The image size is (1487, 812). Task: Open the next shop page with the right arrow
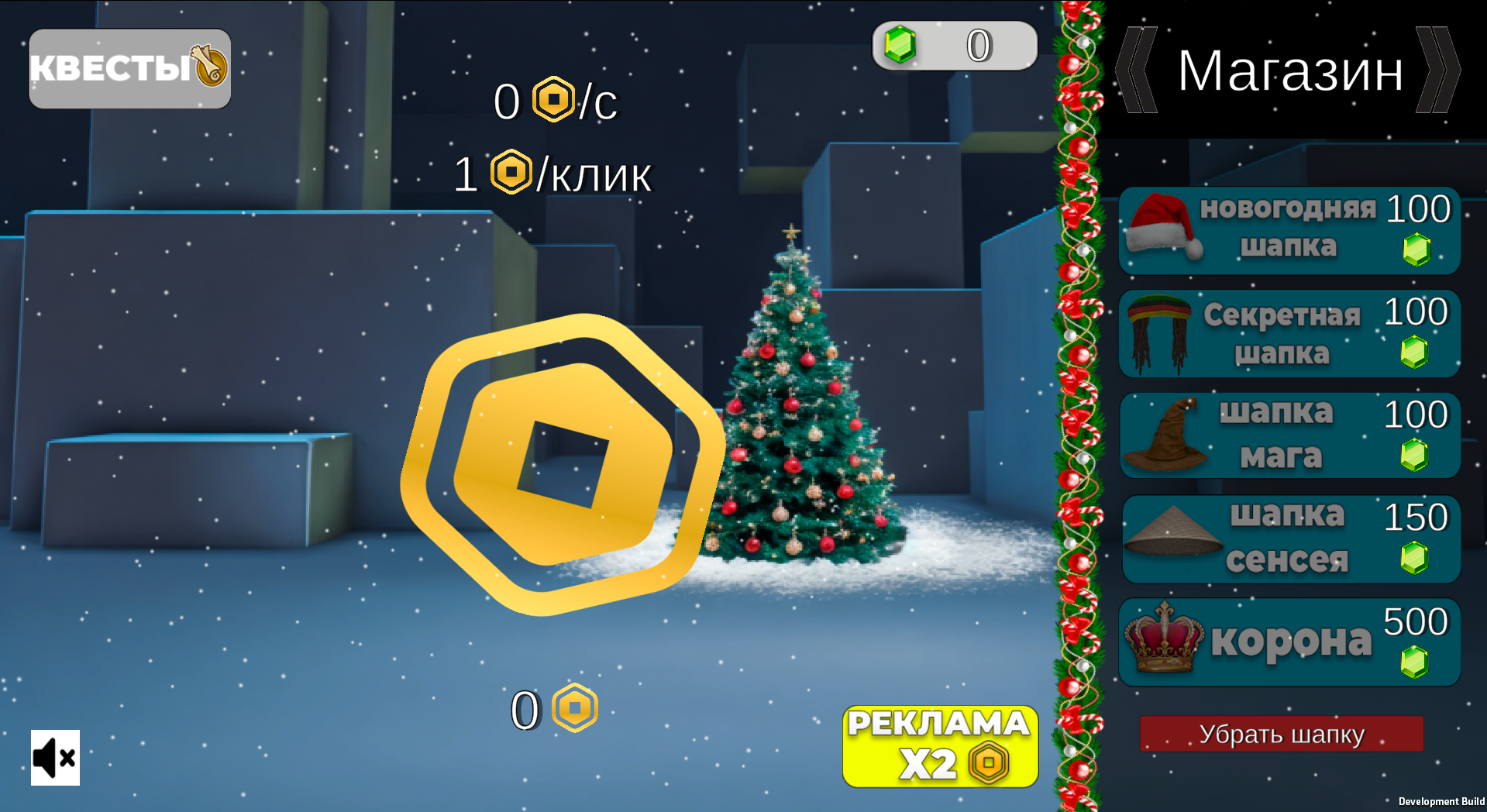[x=1442, y=72]
